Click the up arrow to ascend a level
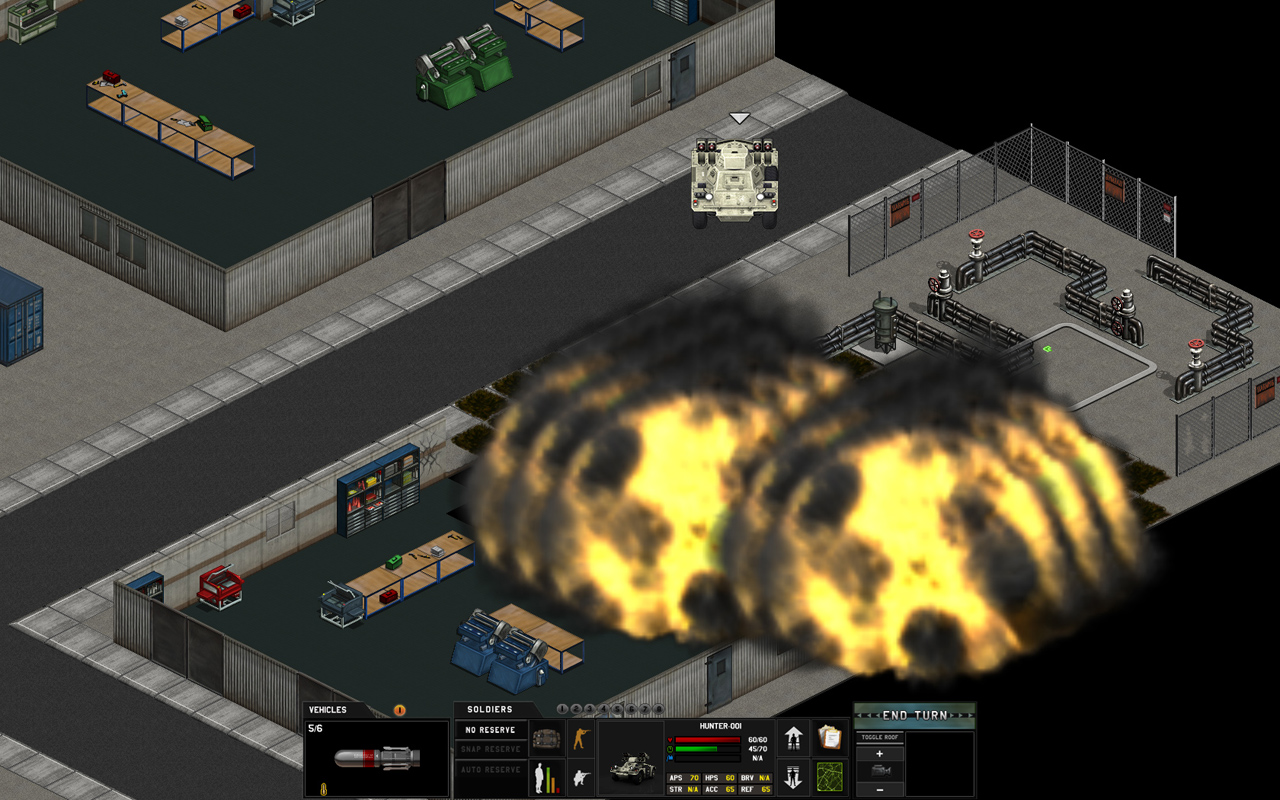Screen dimensions: 1280x800 (793, 737)
